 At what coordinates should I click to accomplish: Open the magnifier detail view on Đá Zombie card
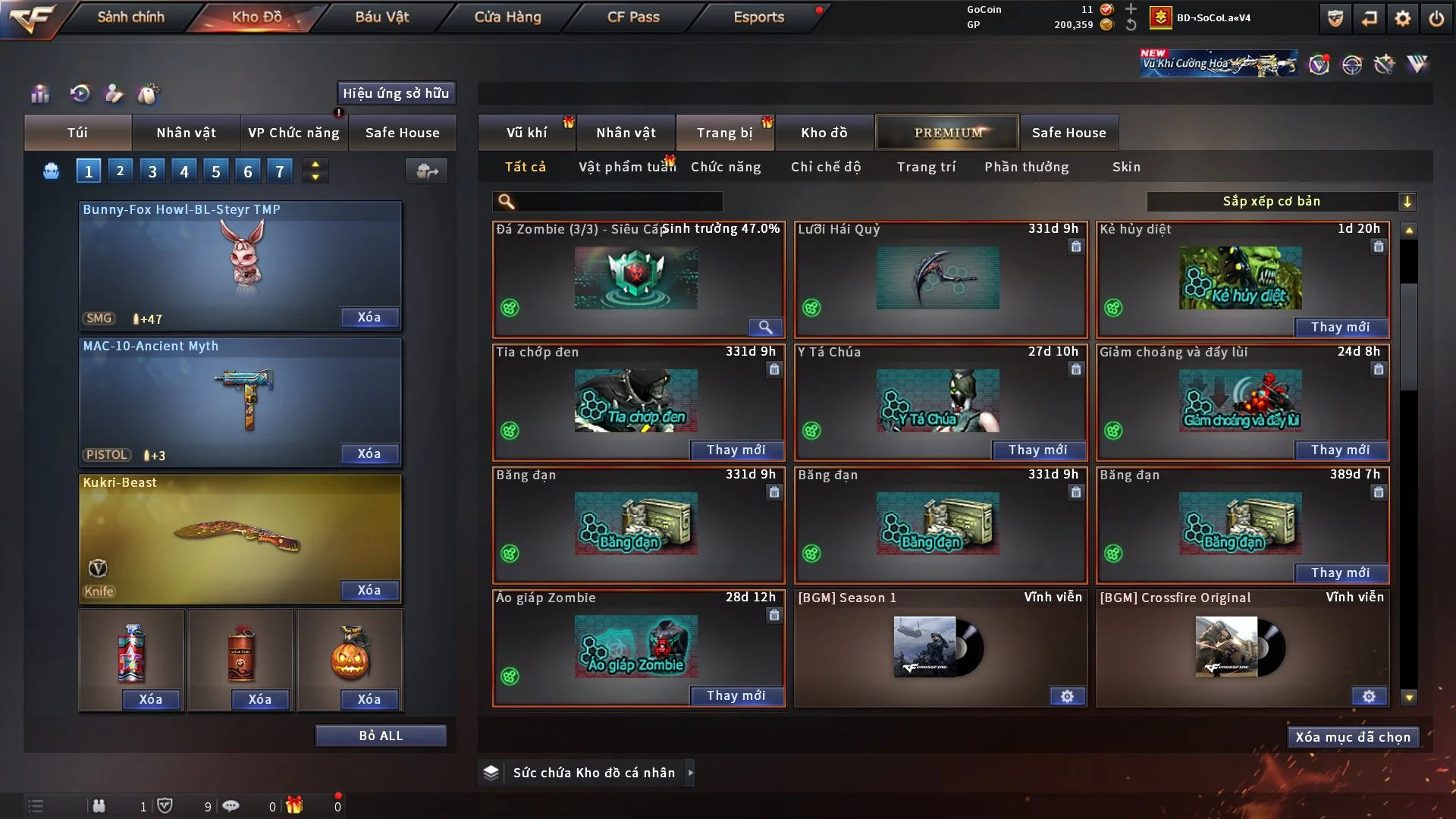(x=764, y=328)
